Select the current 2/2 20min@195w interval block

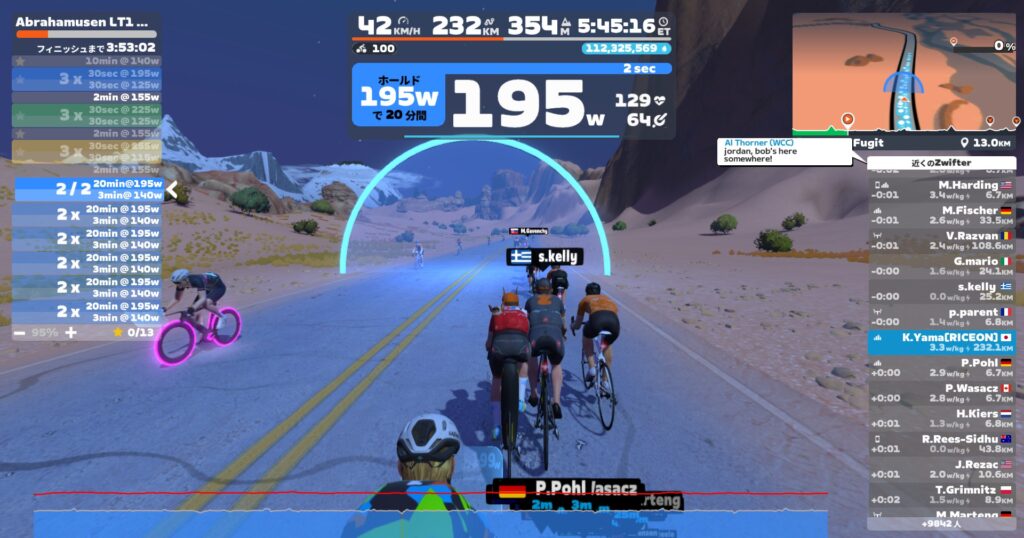(88, 190)
